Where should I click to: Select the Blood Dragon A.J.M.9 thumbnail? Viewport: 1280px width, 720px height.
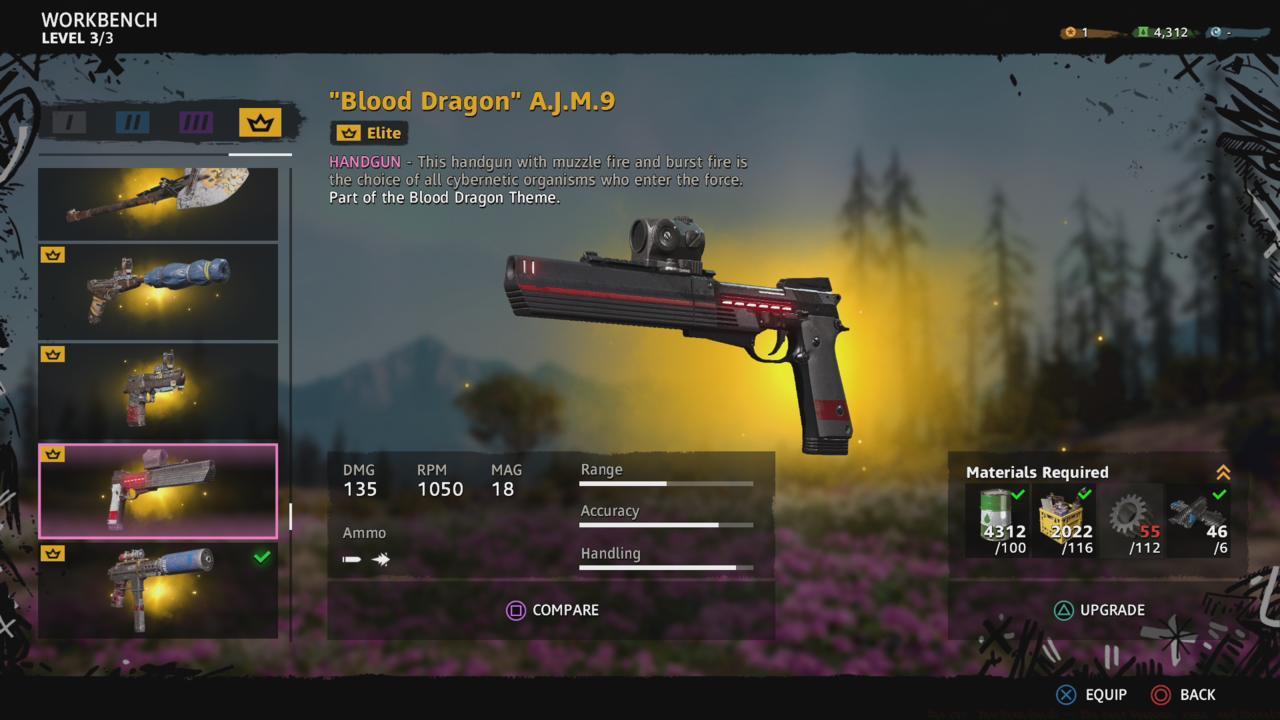coord(158,491)
